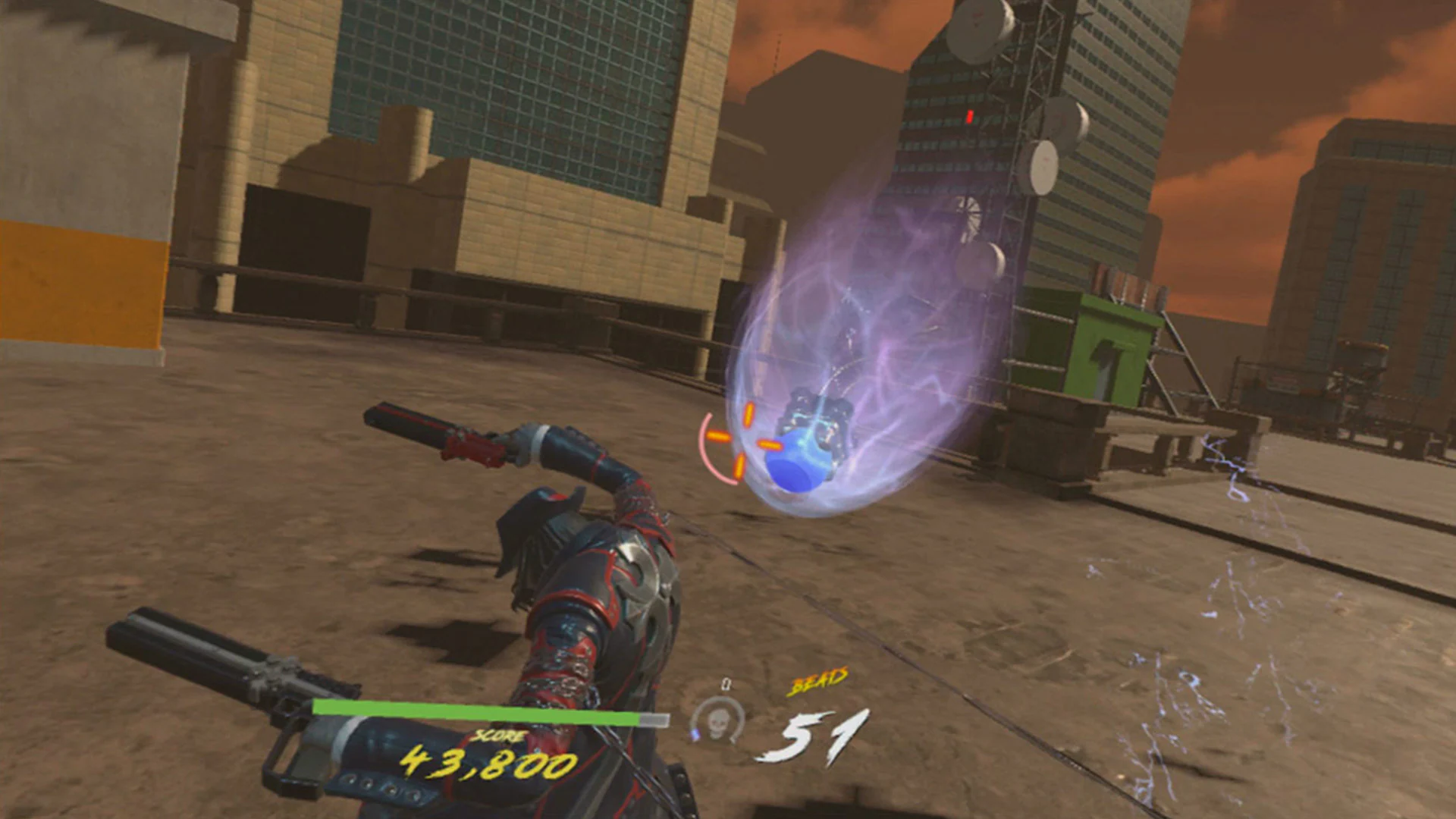Select the yellow SCORE label
This screenshot has height=819, width=1456.
pyautogui.click(x=498, y=736)
